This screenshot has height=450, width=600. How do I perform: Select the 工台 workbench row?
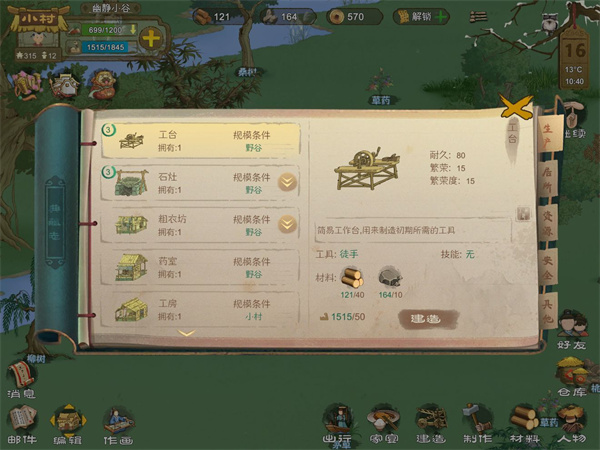pos(200,140)
